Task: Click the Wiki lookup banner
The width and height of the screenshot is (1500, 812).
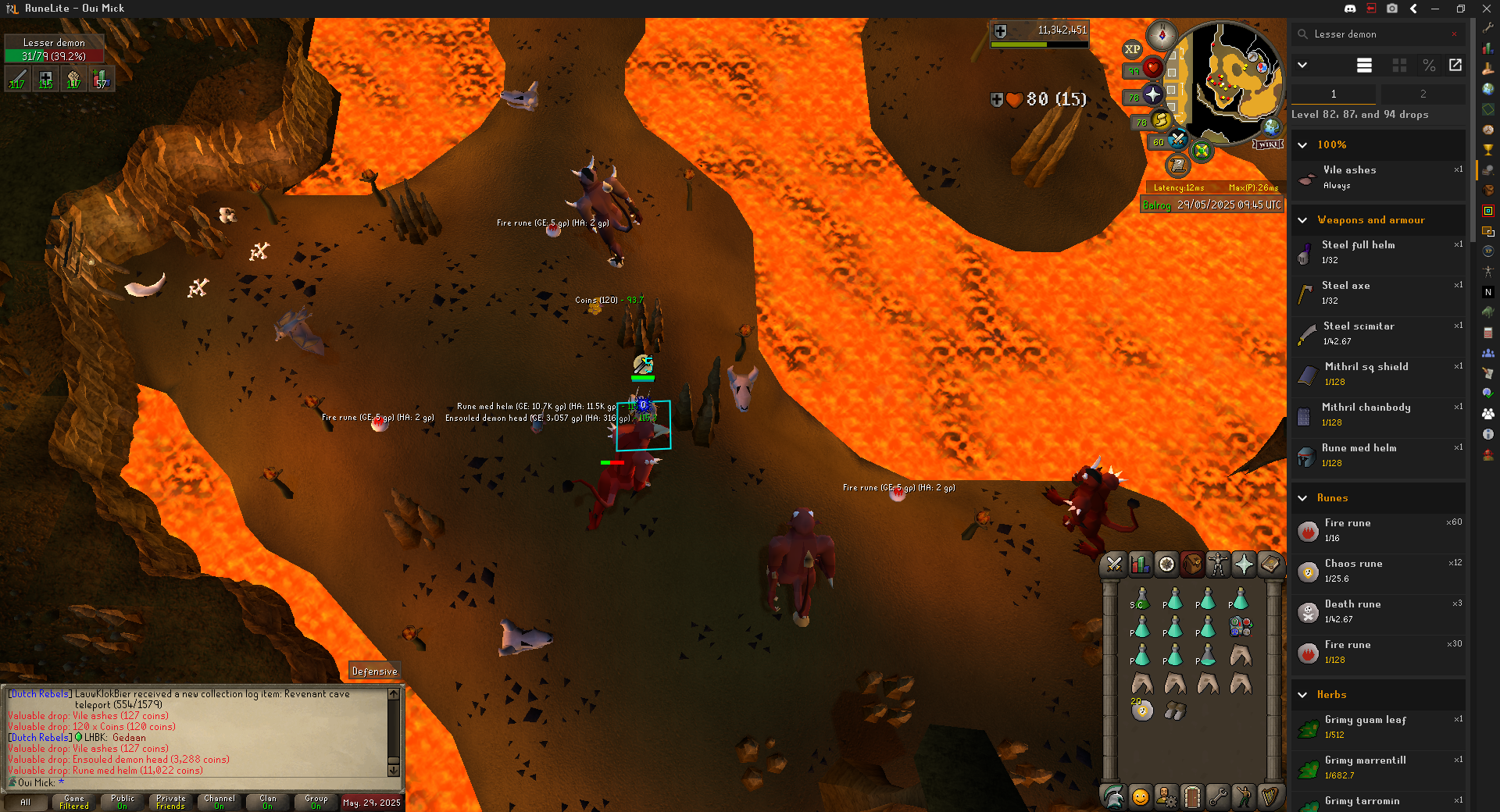Action: (1268, 144)
